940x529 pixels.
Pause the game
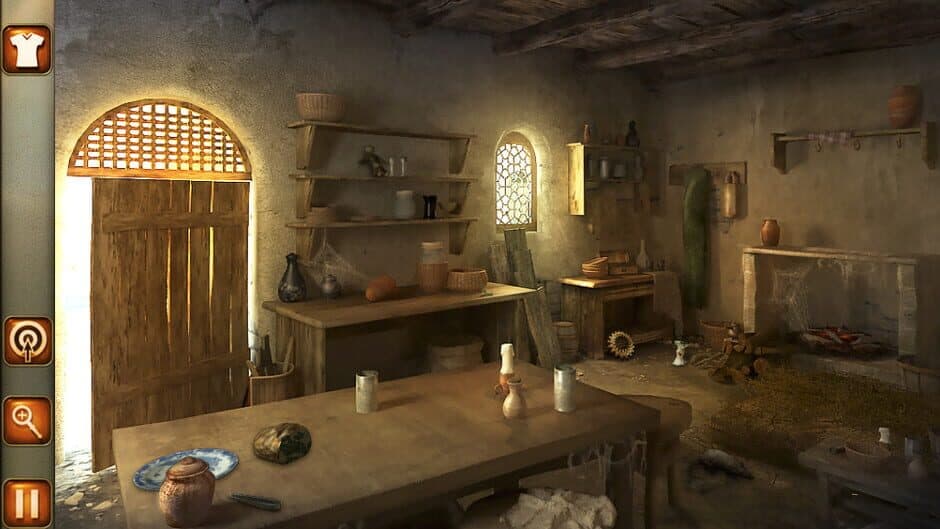27,501
